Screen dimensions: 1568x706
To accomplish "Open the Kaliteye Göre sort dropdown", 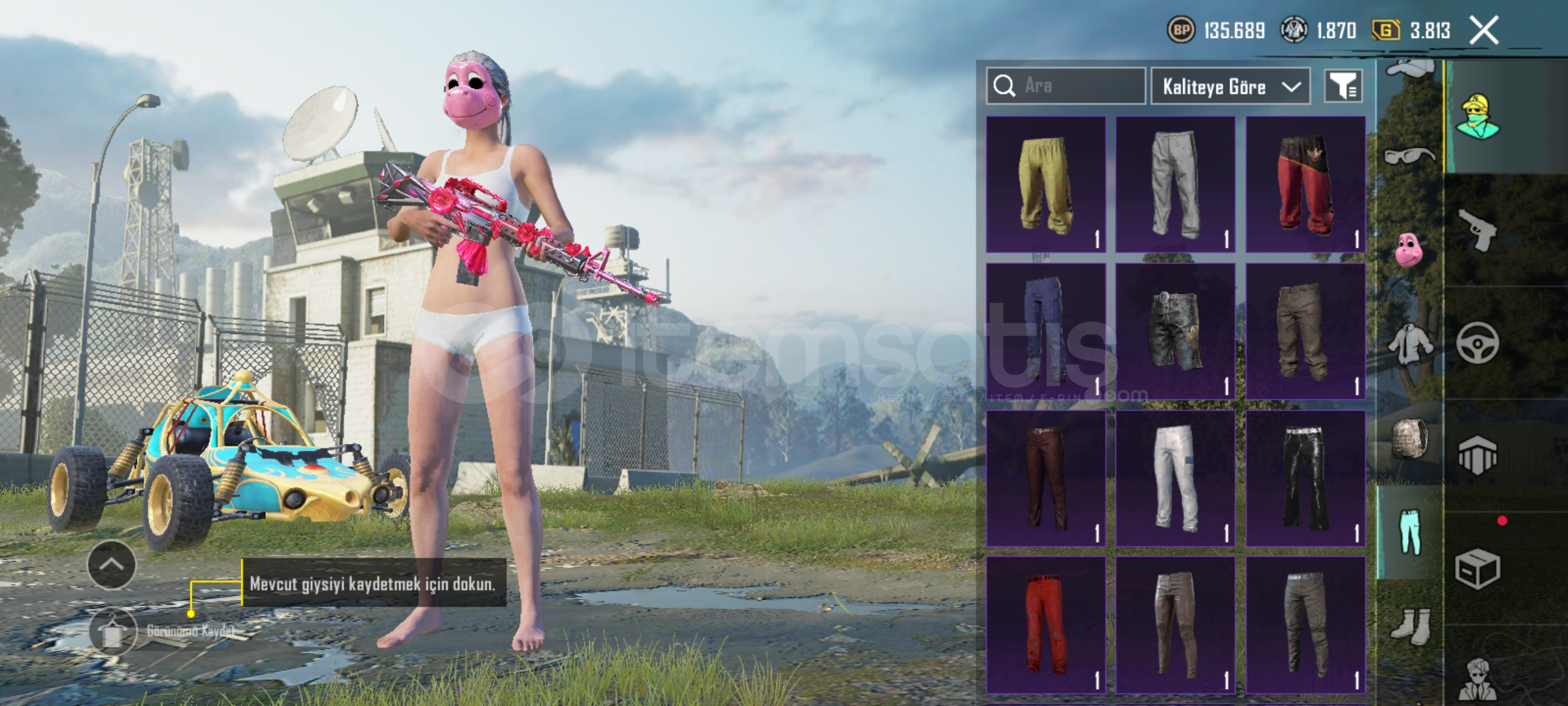I will (1230, 86).
